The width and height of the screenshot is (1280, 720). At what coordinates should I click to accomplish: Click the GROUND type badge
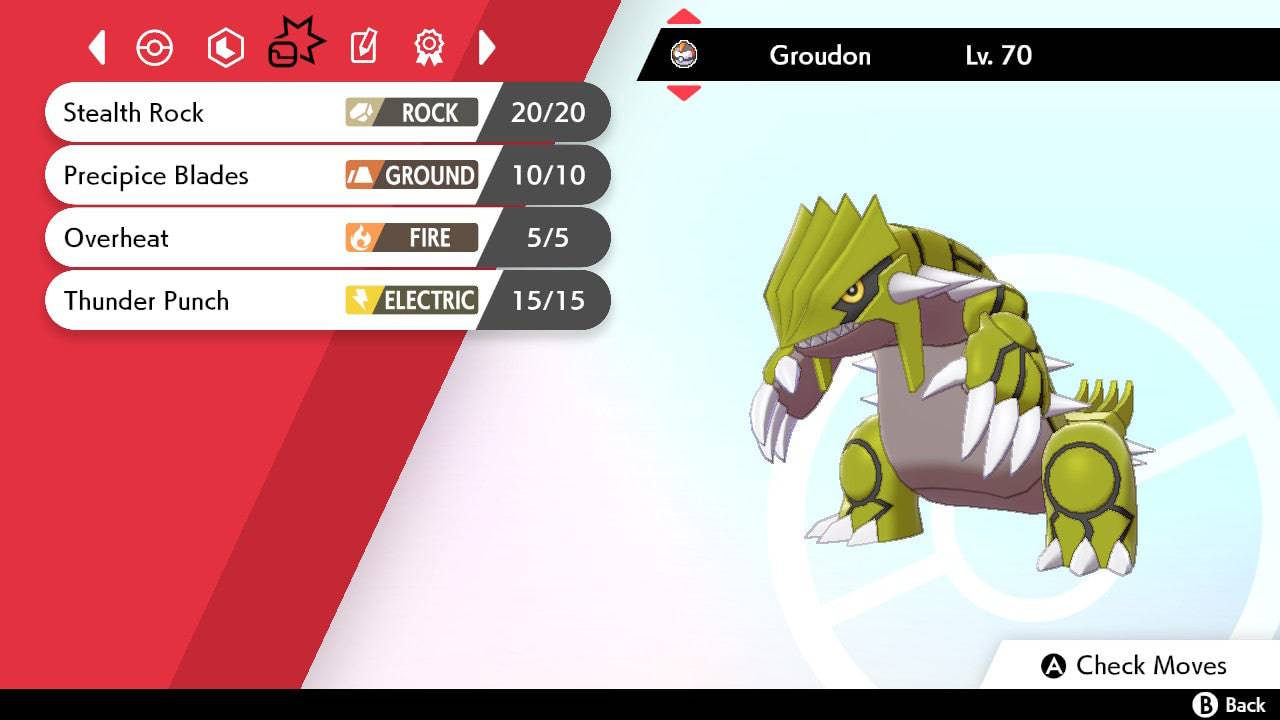pos(411,175)
